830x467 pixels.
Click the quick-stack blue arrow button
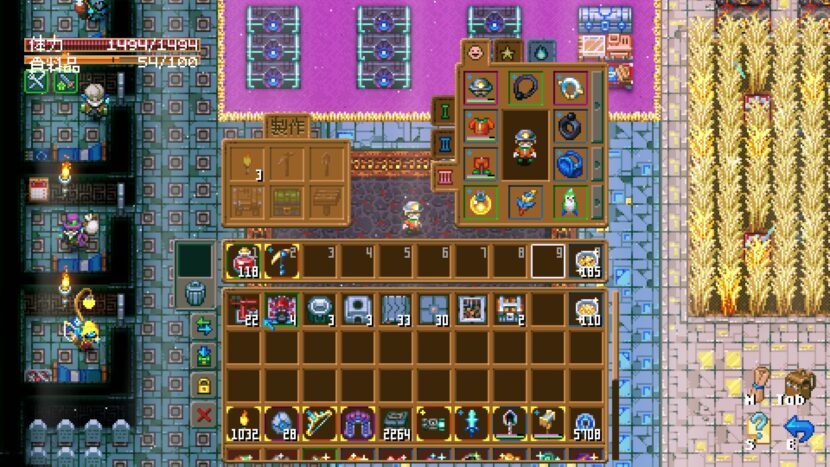[204, 356]
